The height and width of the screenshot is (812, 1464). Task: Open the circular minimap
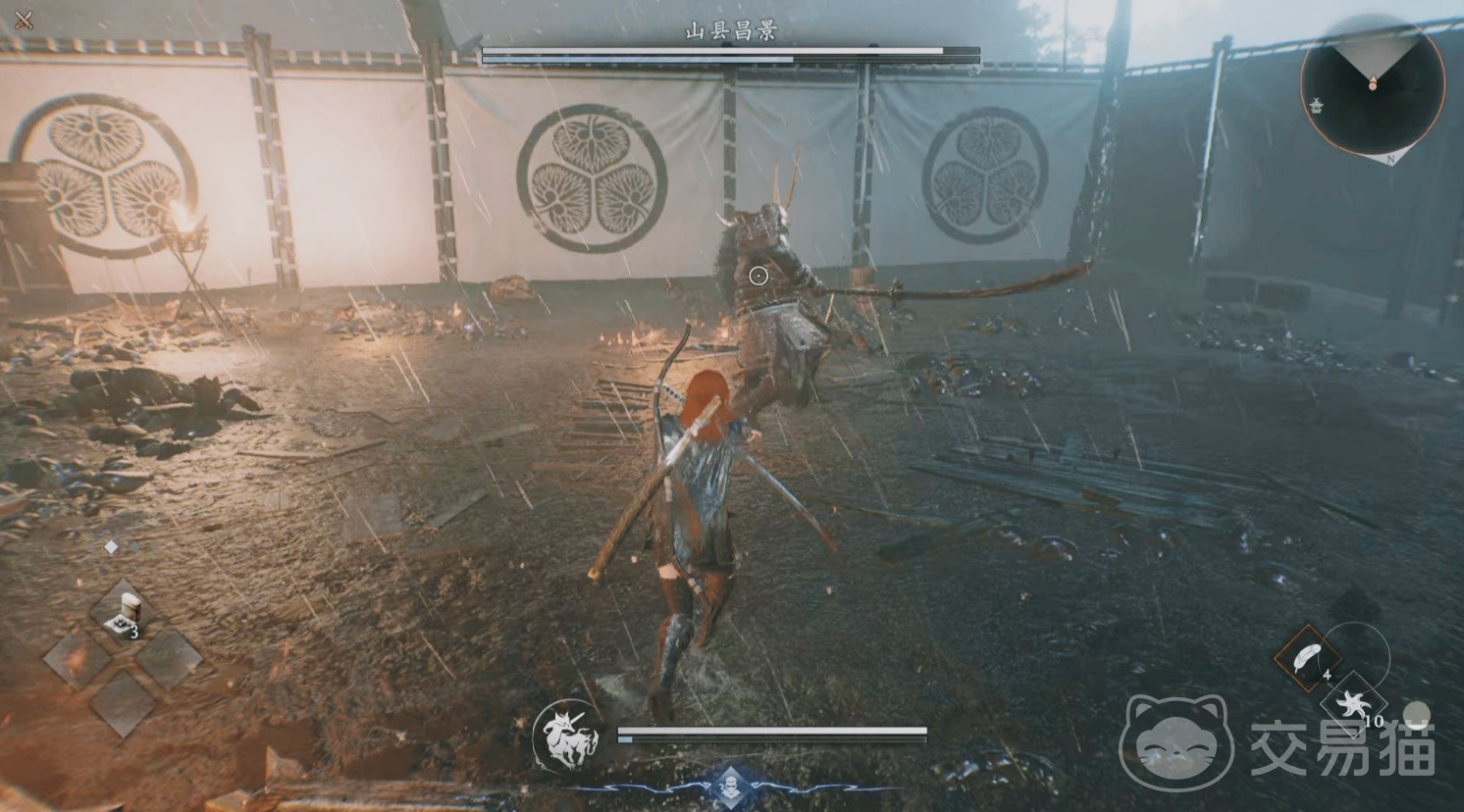[1372, 87]
